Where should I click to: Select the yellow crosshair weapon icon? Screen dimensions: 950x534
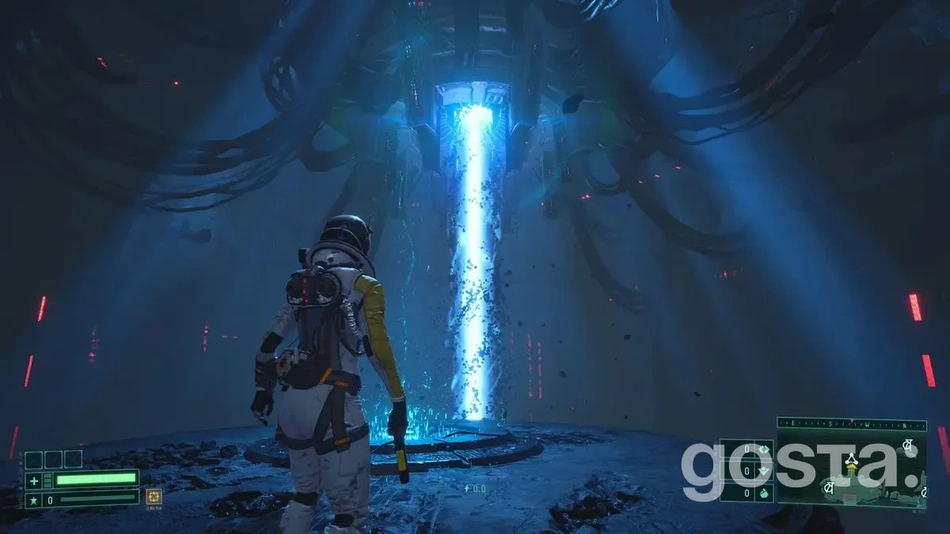point(154,496)
